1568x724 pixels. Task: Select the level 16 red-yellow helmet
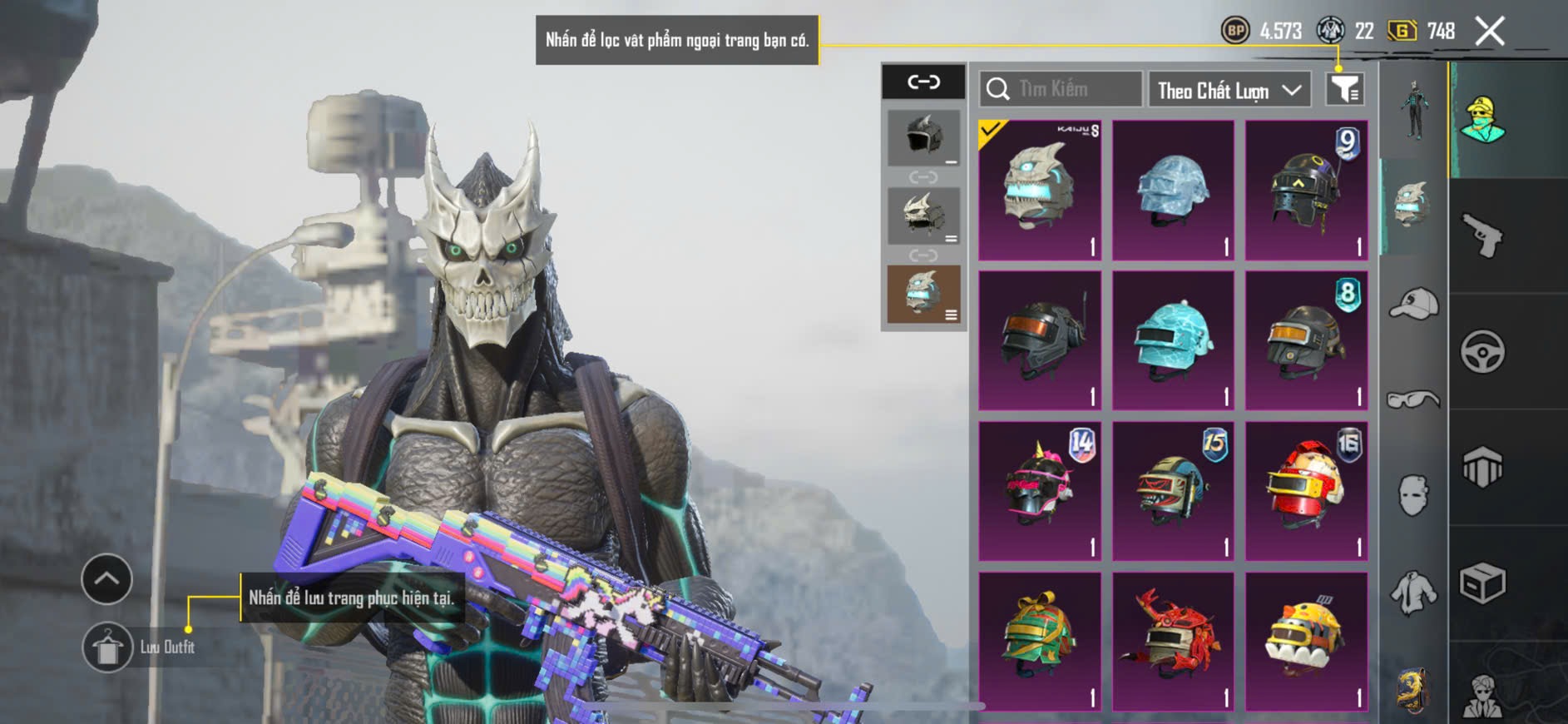pos(1306,491)
